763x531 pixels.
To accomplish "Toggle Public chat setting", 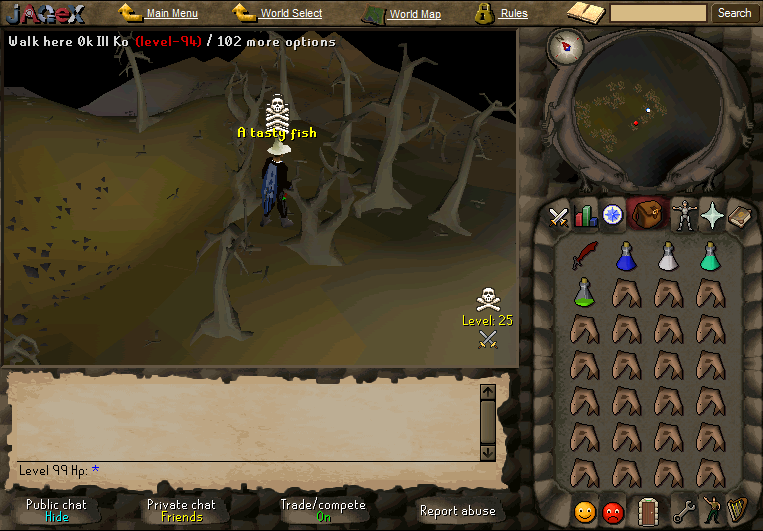I will pos(56,510).
